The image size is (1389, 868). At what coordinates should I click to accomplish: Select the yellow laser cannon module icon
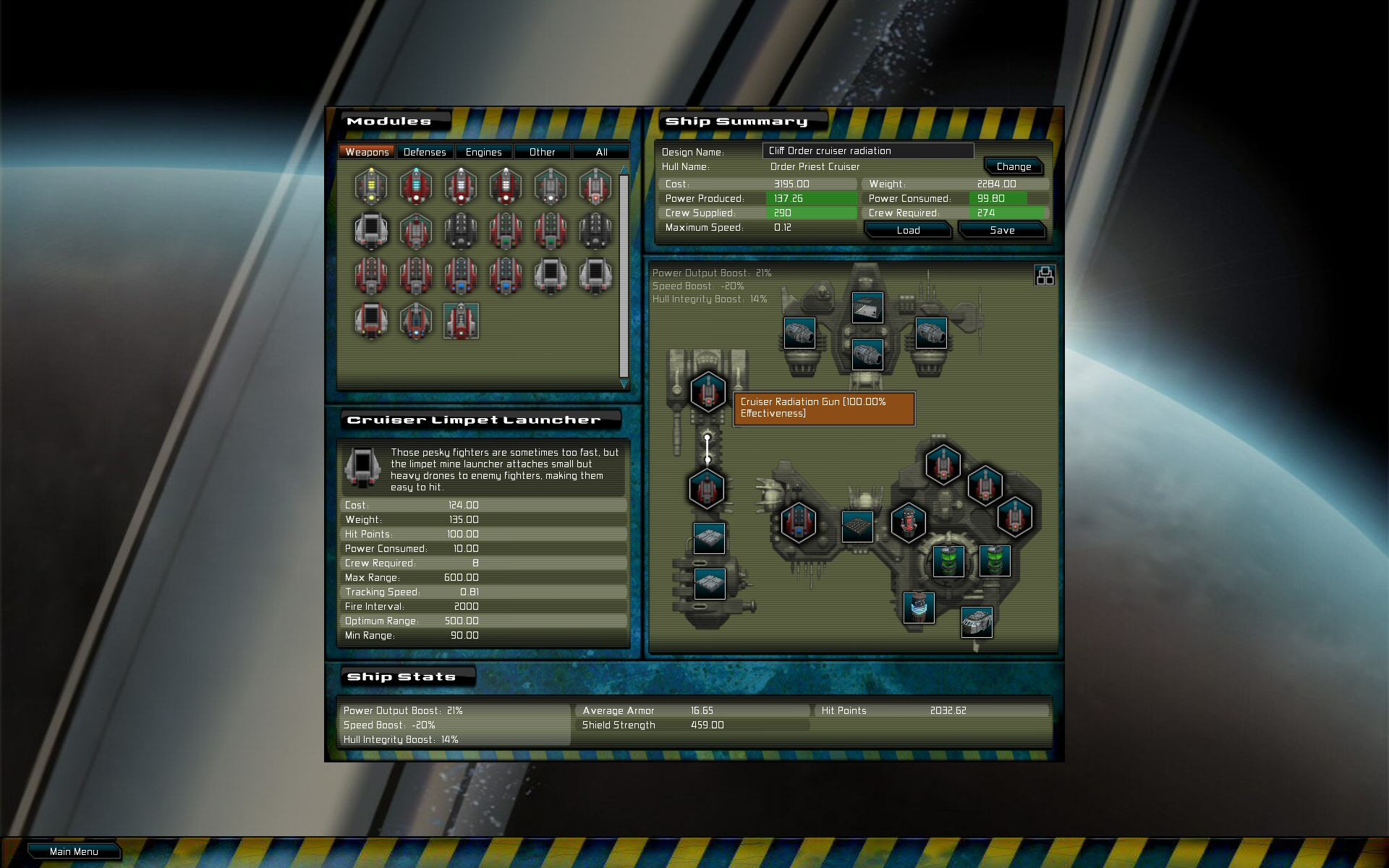coord(370,185)
